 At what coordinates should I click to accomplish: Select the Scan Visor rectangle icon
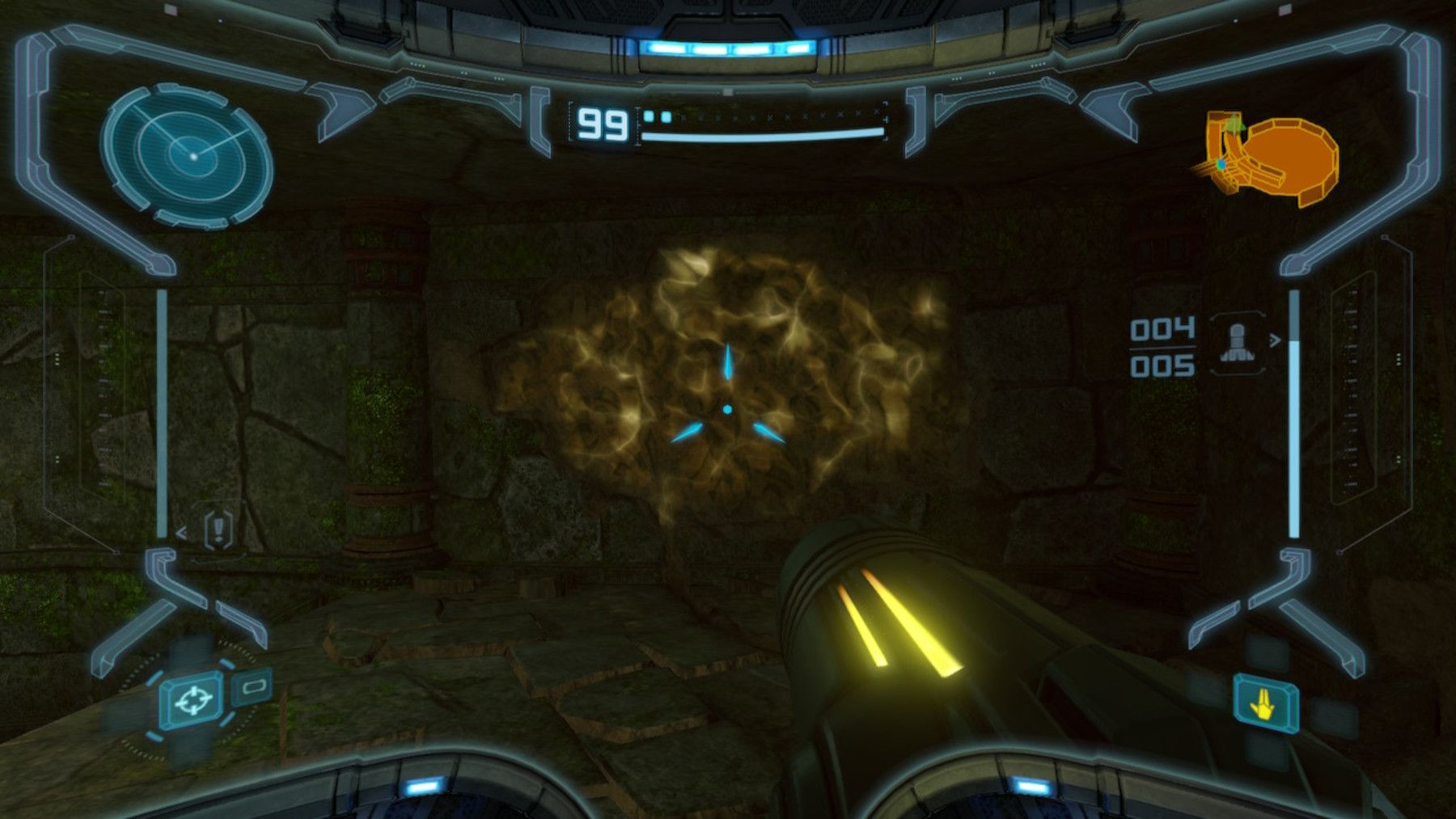click(254, 687)
